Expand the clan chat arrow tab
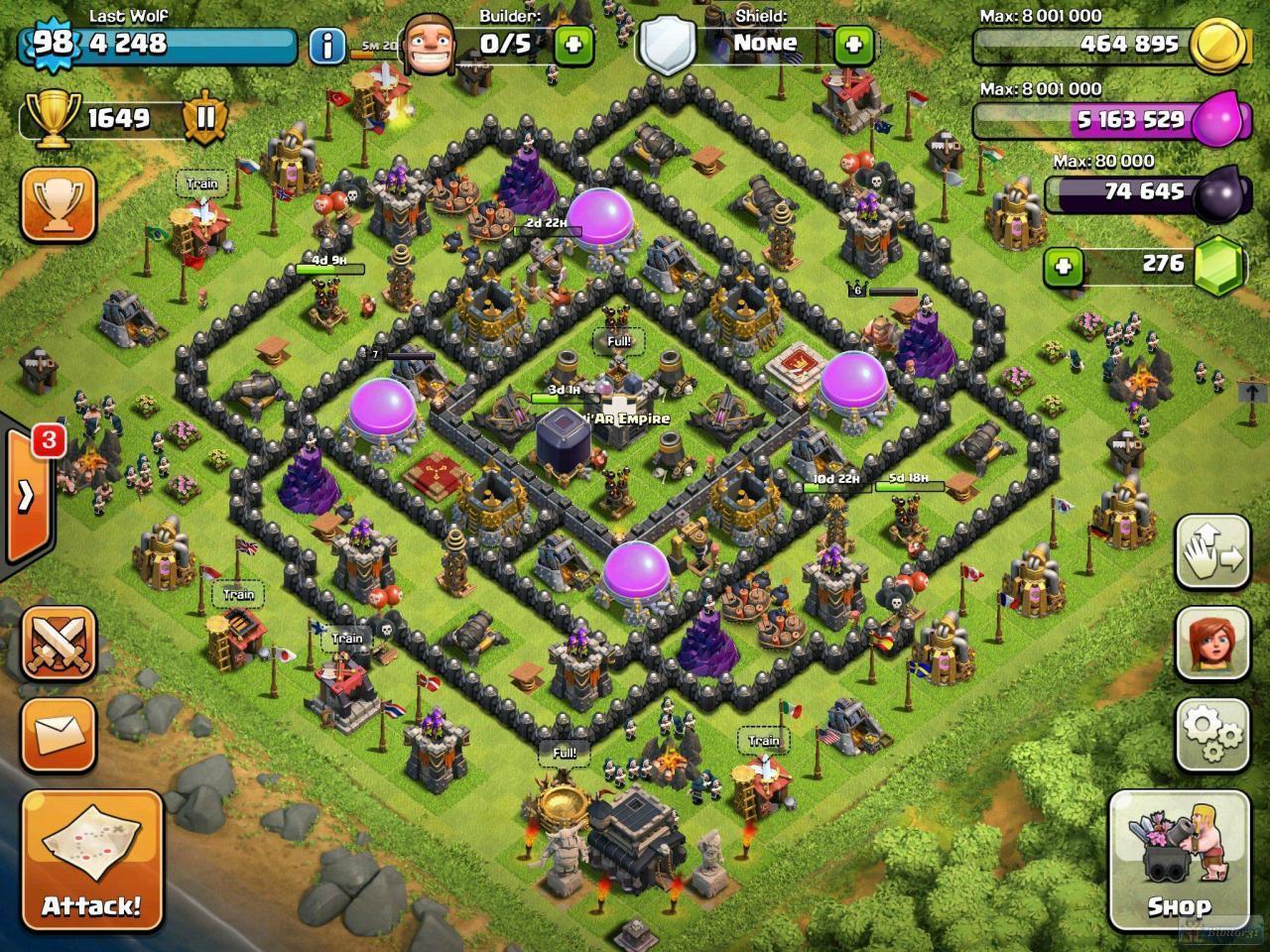This screenshot has height=952, width=1270. (27, 495)
